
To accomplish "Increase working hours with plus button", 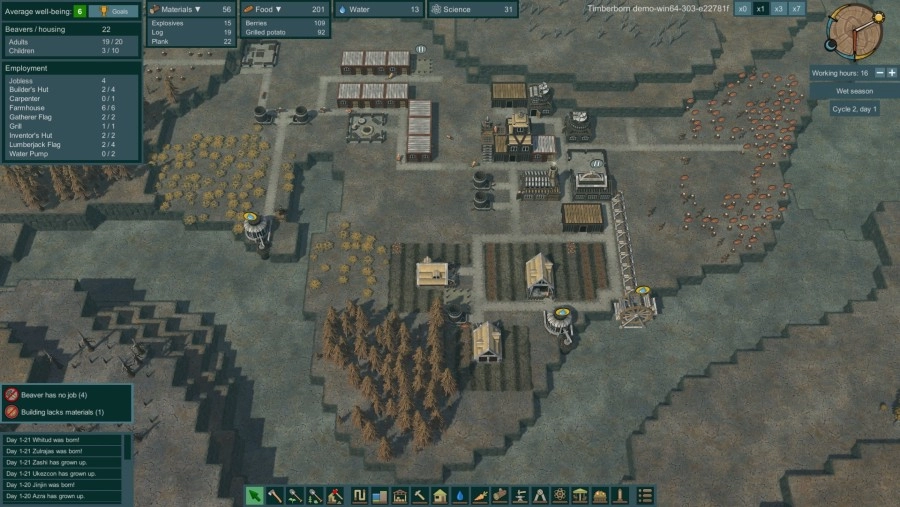I will [892, 73].
